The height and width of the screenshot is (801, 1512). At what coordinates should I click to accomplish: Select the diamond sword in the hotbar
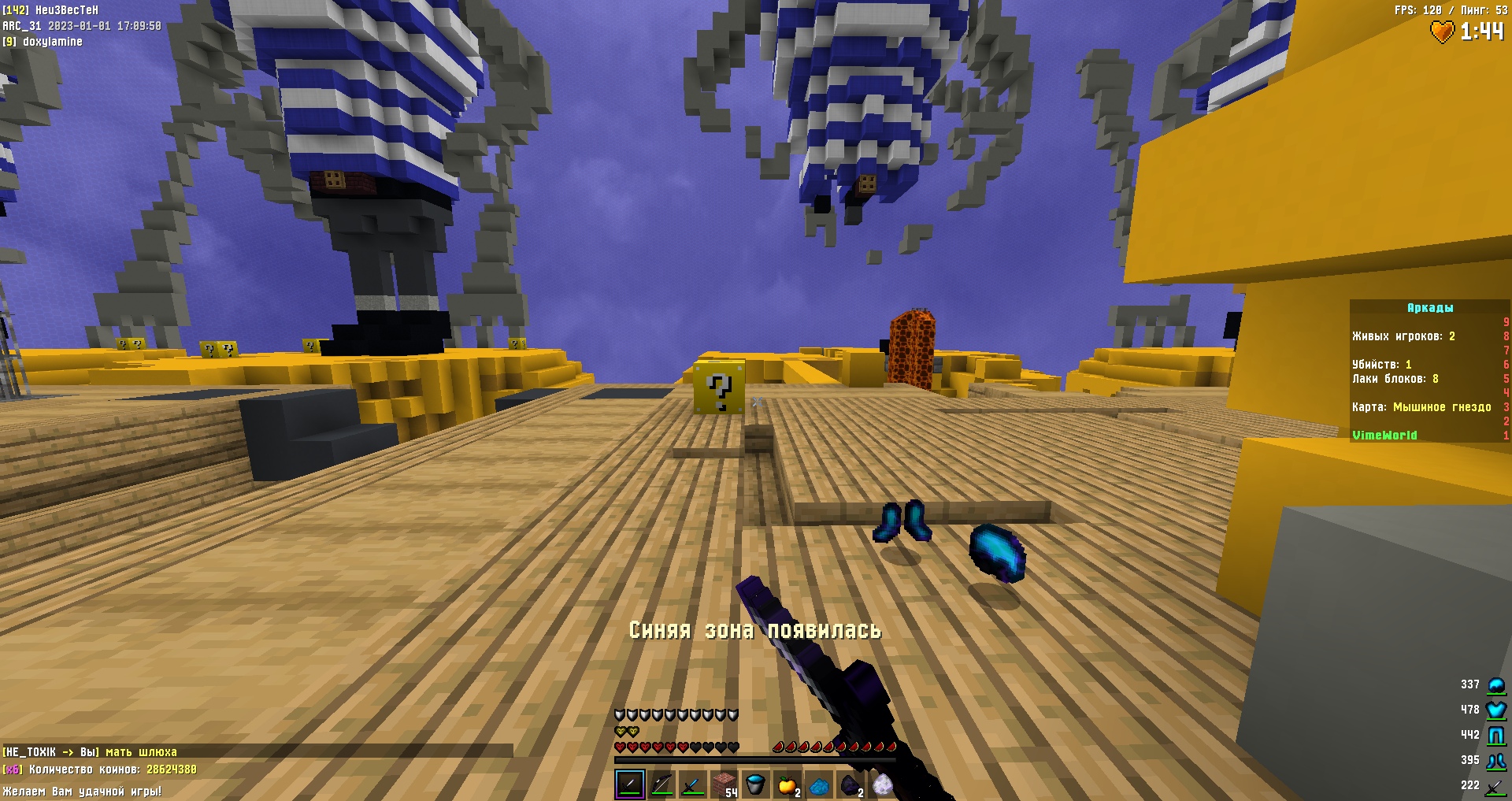tap(693, 785)
